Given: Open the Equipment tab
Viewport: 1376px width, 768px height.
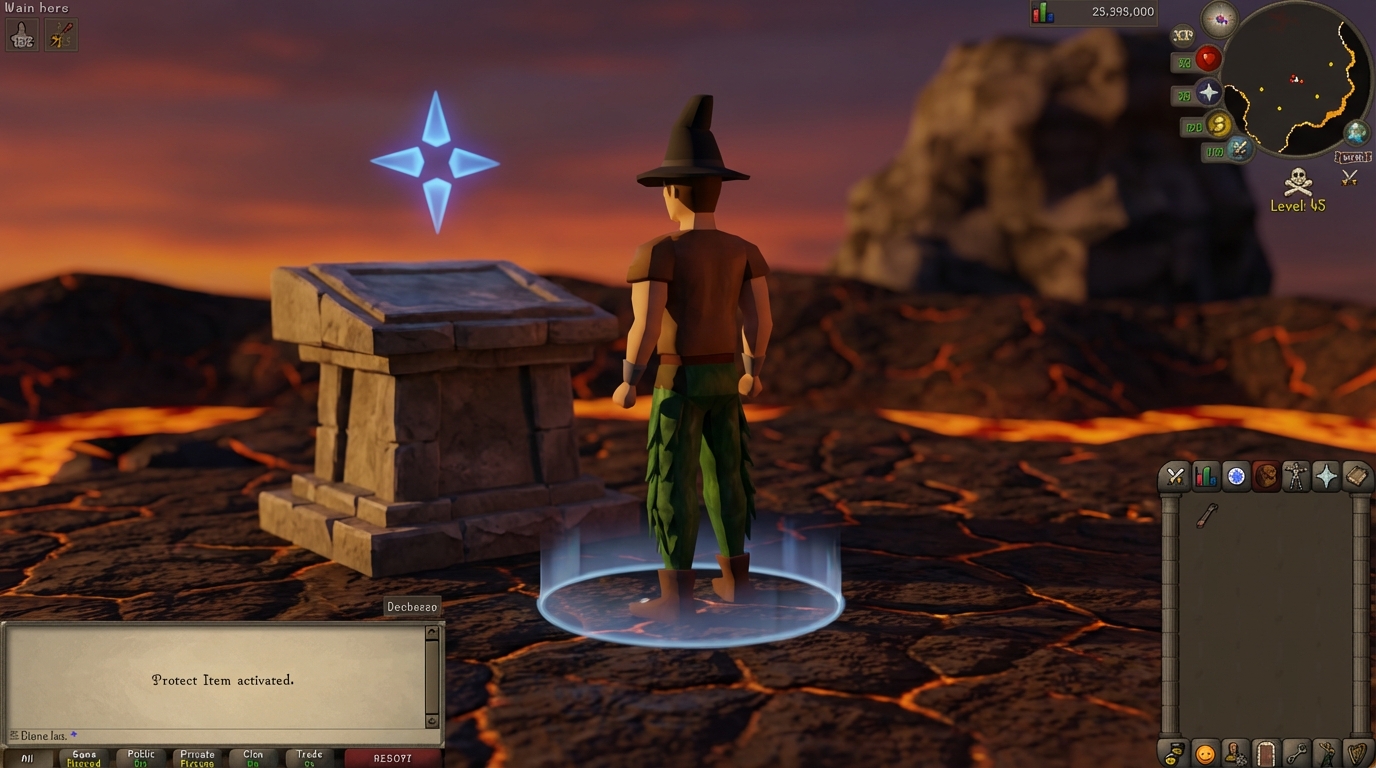Looking at the screenshot, I should point(1296,477).
